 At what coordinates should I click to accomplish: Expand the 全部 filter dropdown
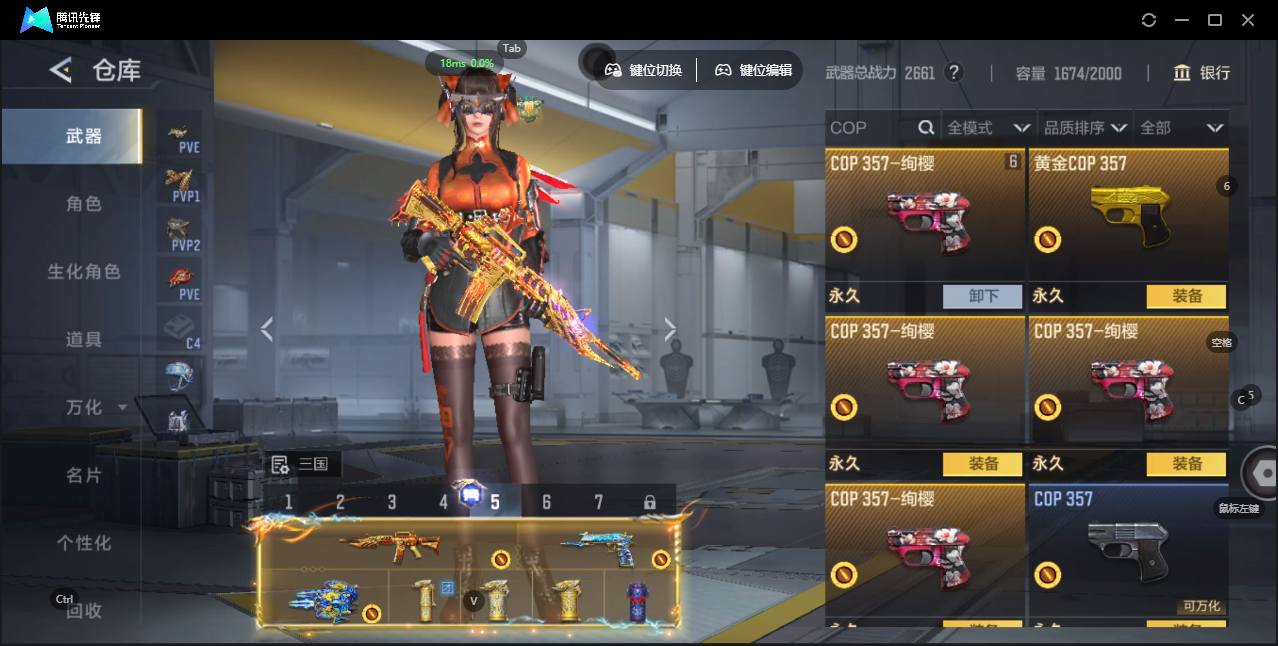tap(1181, 128)
